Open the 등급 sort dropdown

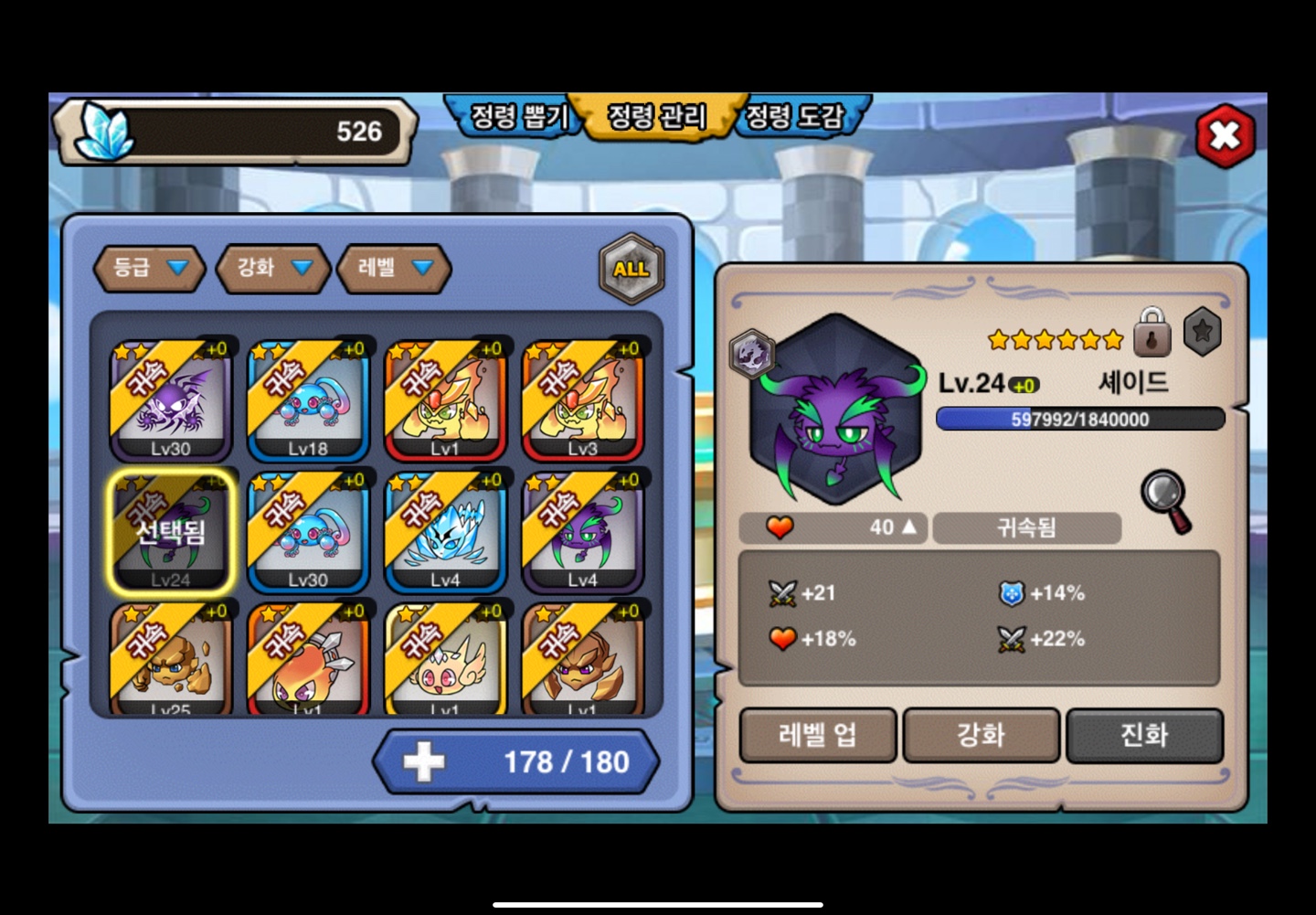[149, 268]
